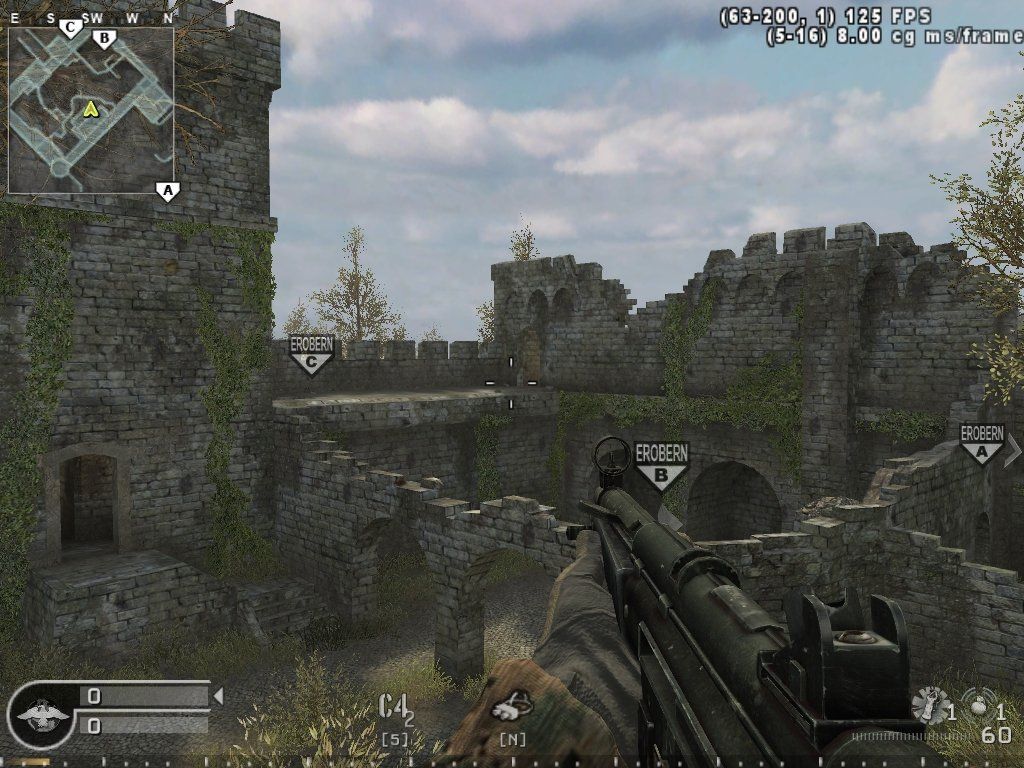Select the C flag marker on the minimap
Viewport: 1024px width, 768px height.
coord(70,28)
